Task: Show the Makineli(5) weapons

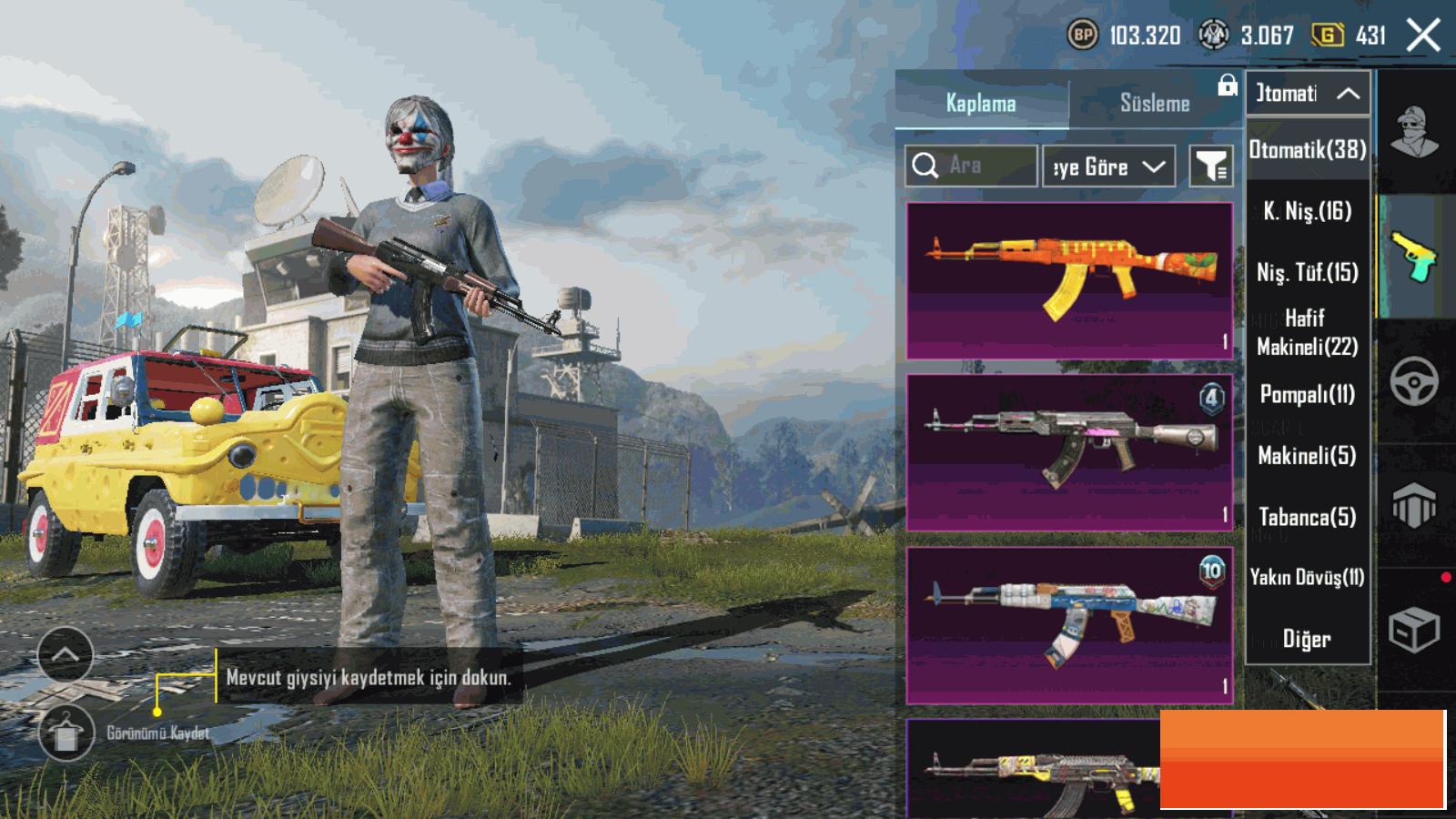Action: (x=1308, y=455)
